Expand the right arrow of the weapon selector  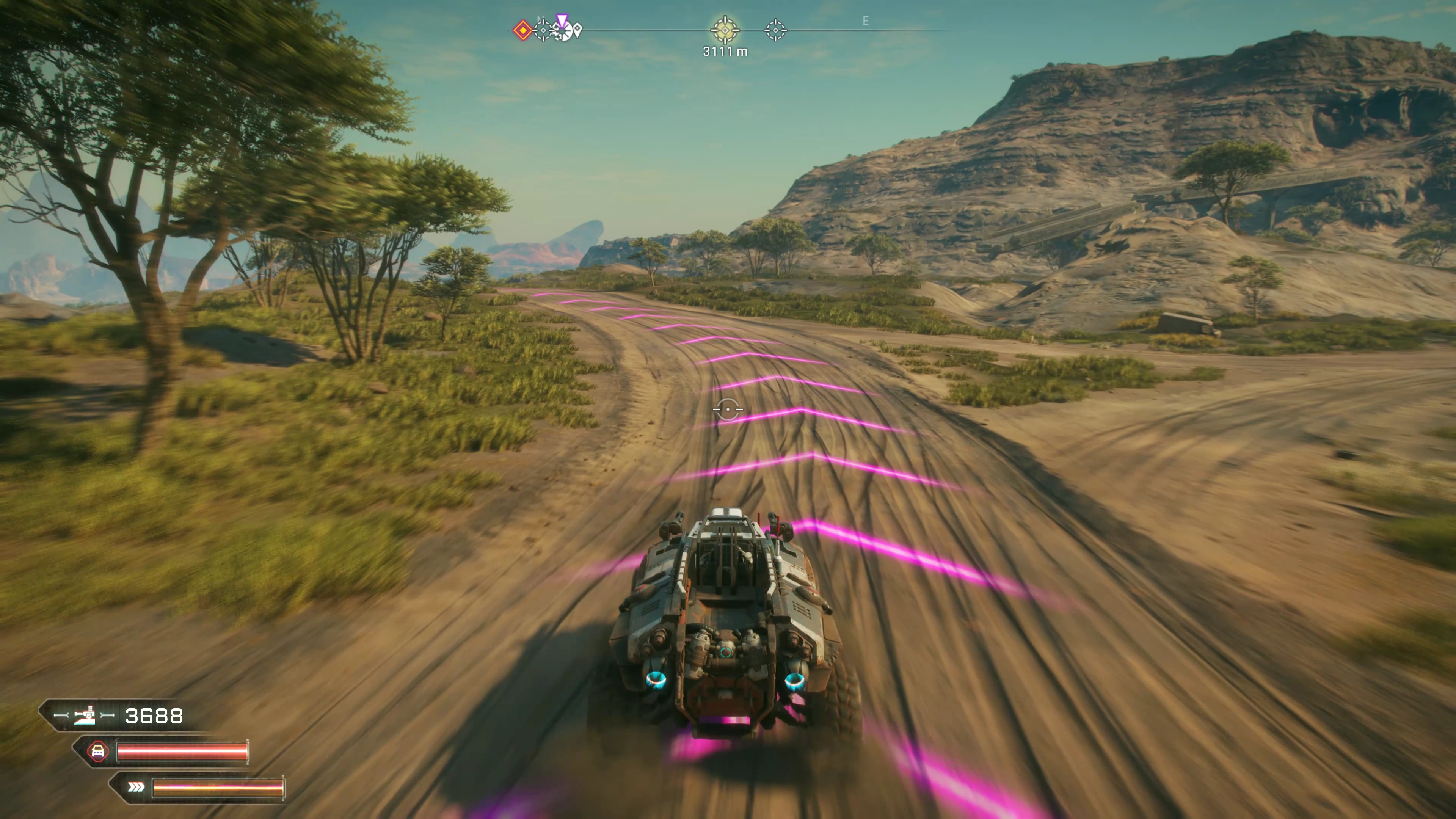pos(107,714)
